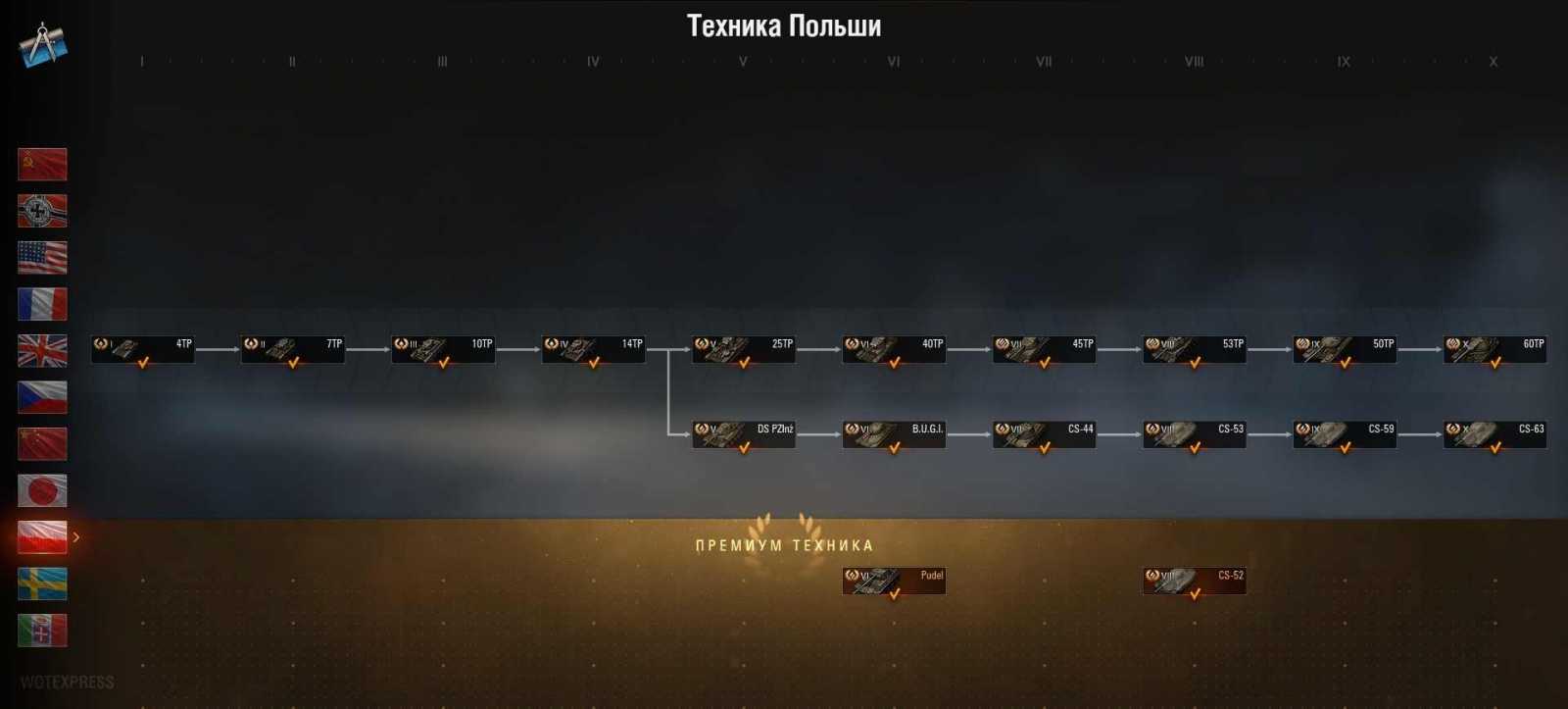1568x709 pixels.
Task: Click the ПРЕМИУМ ТЕХНИКА section header
Action: [783, 543]
